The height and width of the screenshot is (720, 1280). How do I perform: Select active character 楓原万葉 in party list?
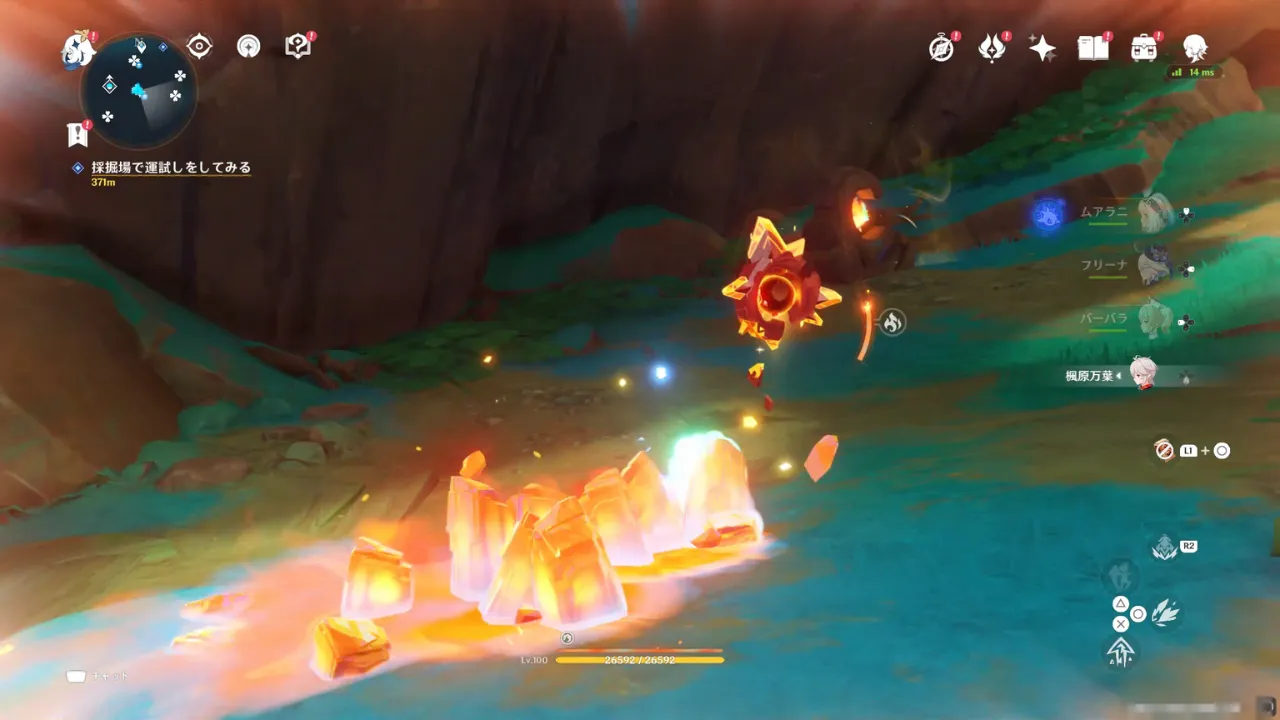[x=1145, y=375]
